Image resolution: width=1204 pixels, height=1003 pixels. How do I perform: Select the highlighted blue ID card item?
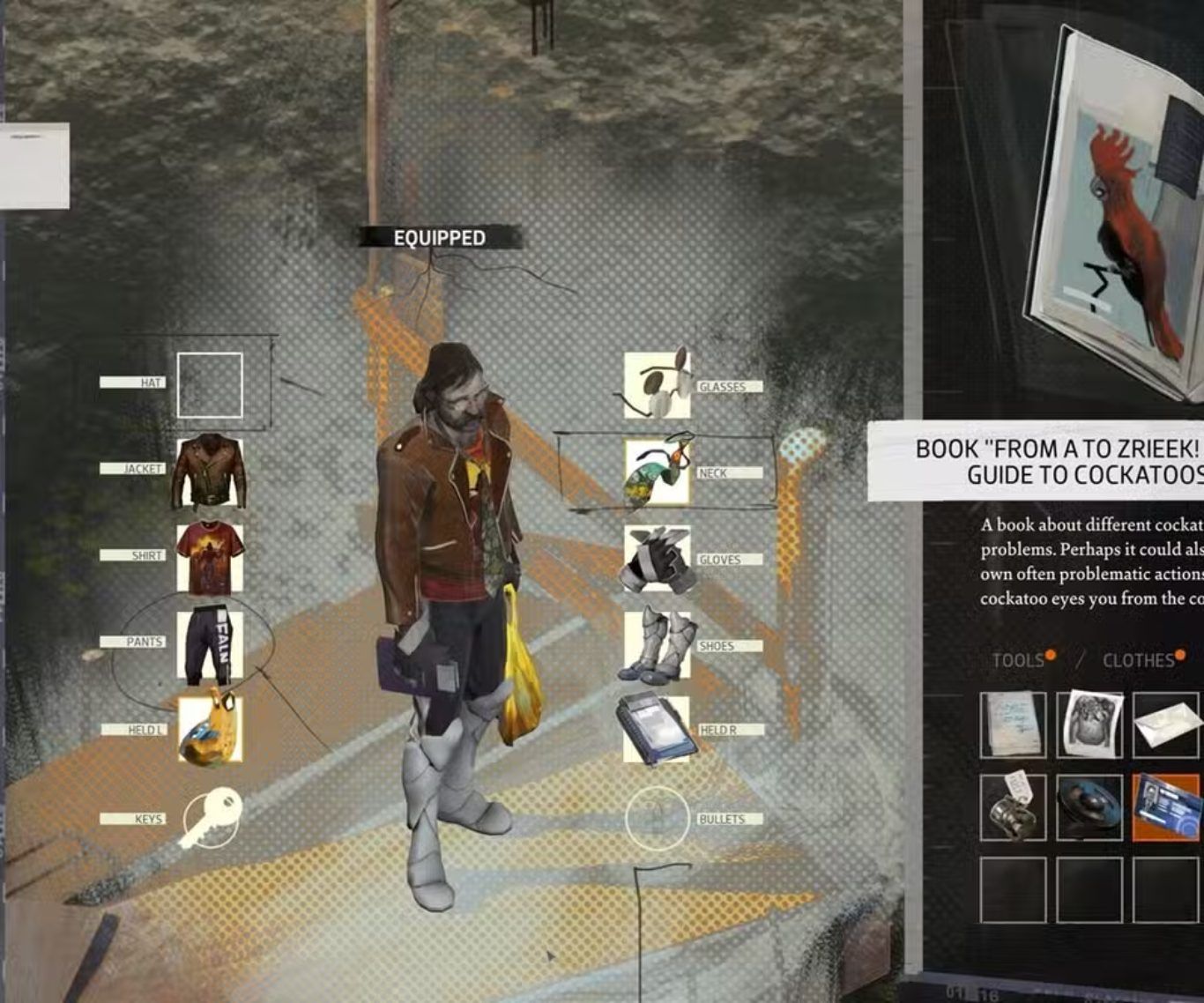[x=1165, y=807]
